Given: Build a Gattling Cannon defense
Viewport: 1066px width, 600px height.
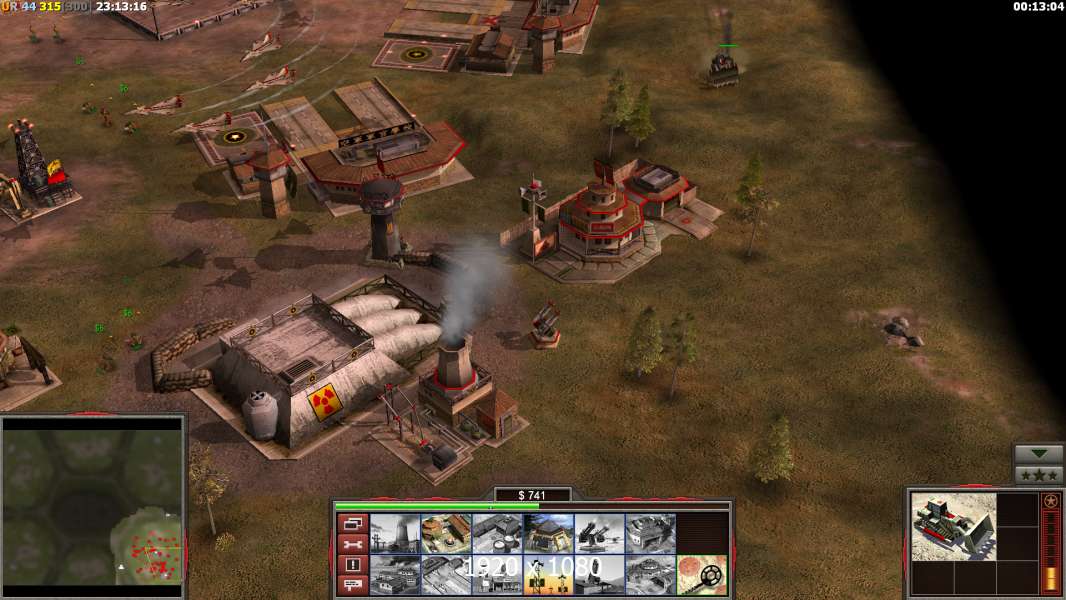Looking at the screenshot, I should click(600, 533).
